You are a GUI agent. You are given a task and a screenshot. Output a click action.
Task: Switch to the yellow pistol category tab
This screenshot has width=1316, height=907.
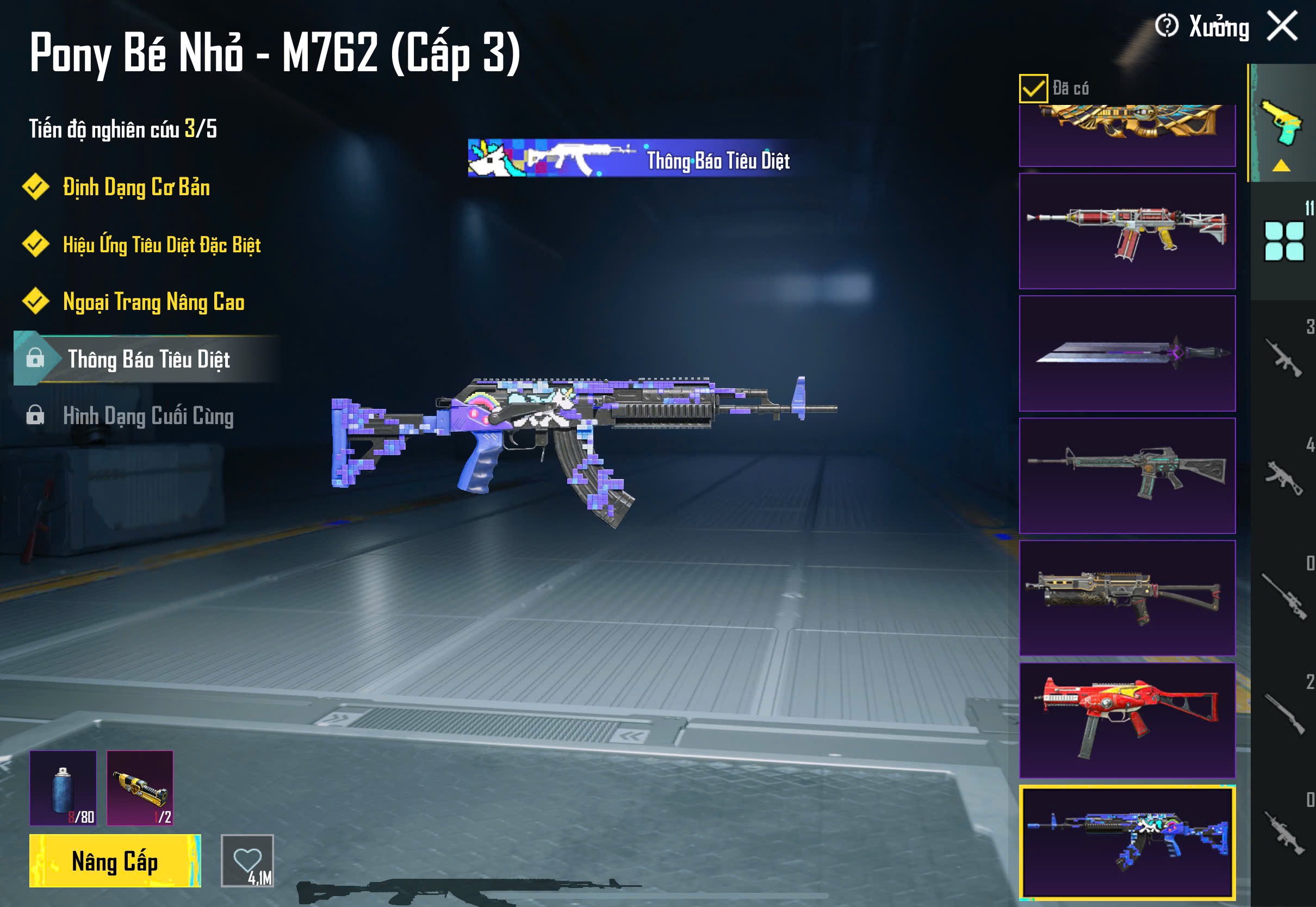pyautogui.click(x=1281, y=122)
